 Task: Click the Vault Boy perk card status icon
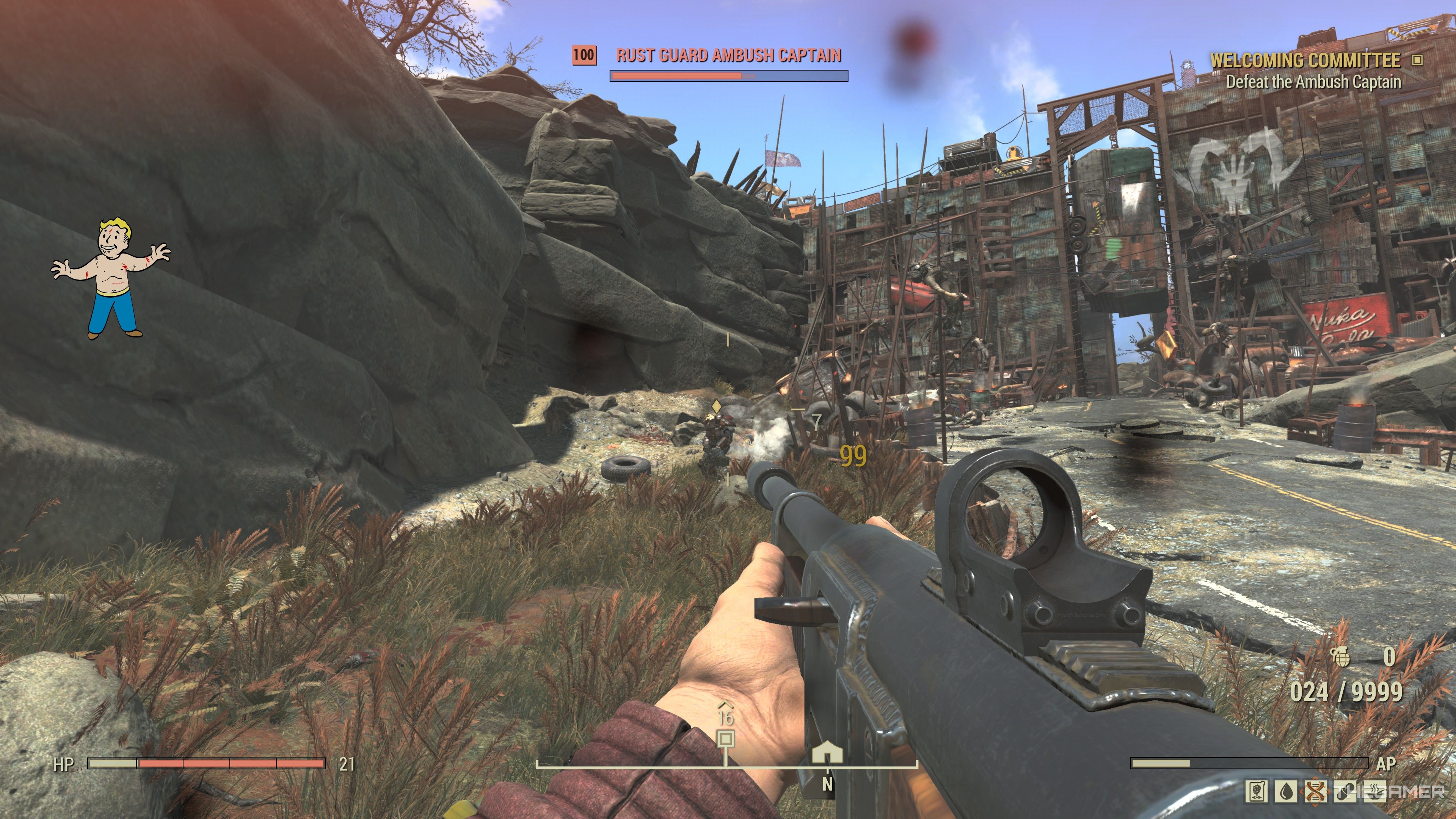pyautogui.click(x=1257, y=792)
